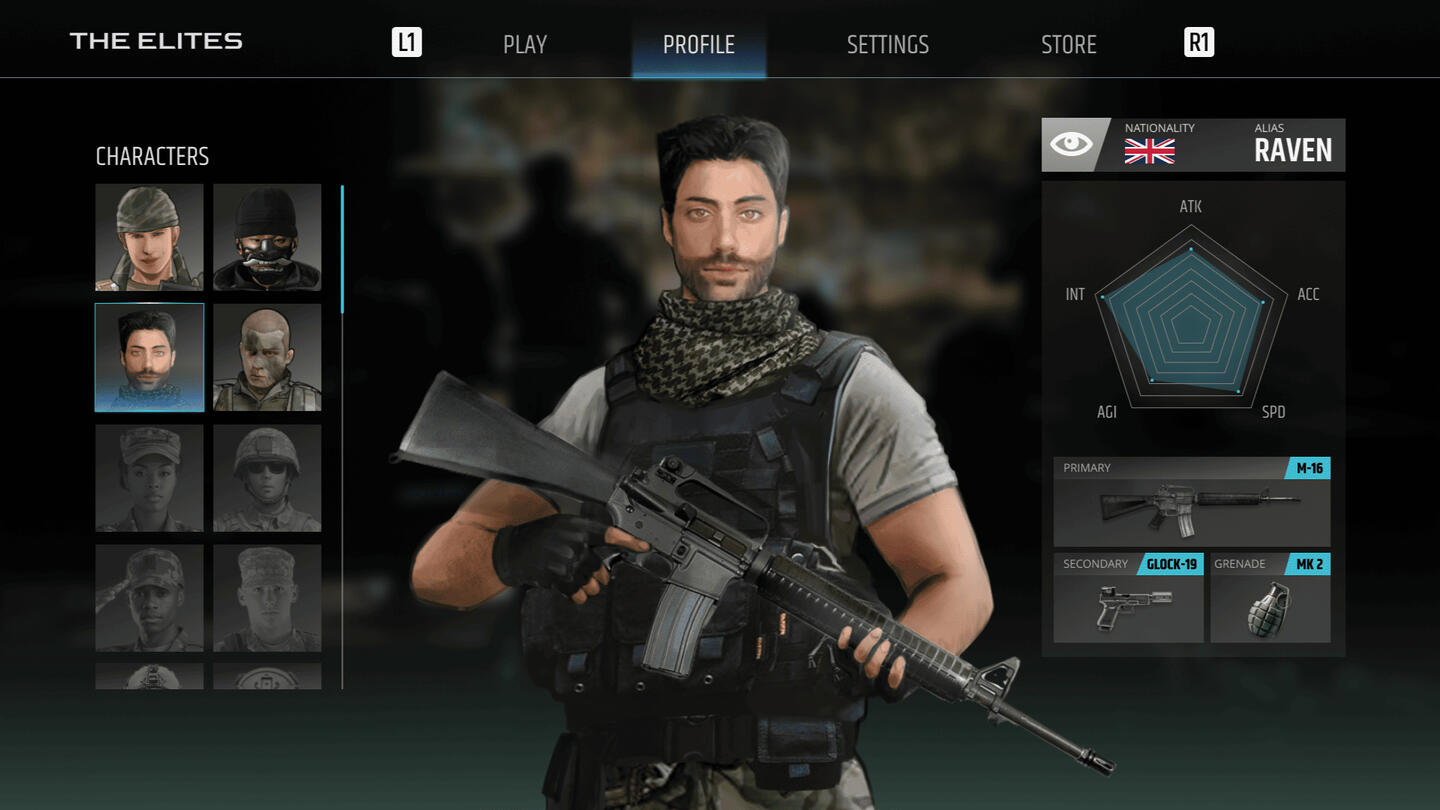Image resolution: width=1440 pixels, height=810 pixels.
Task: Pick the bearded dark-haired character portrait
Action: 149,358
